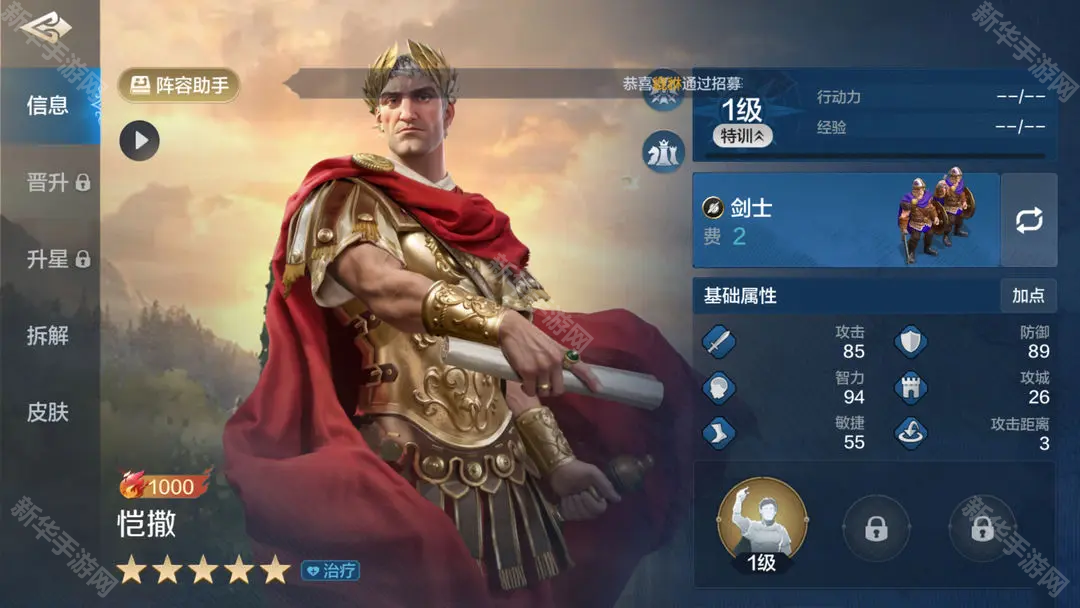
Task: Open the locked 晋升 promotion tab
Action: click(x=58, y=182)
